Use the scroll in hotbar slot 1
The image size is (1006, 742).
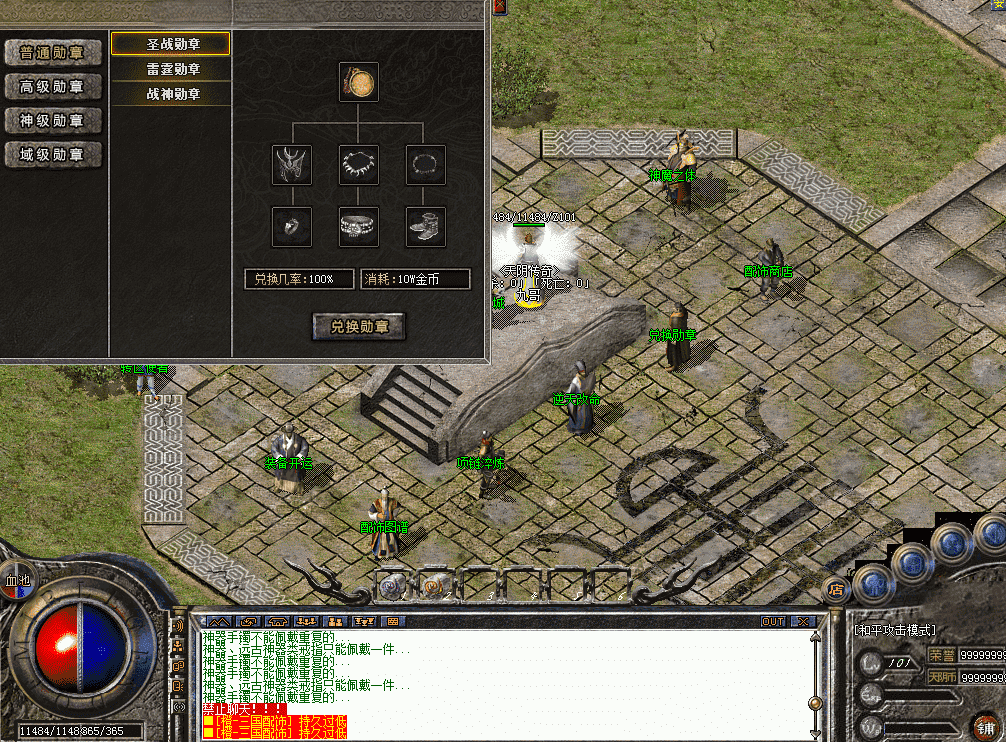(x=391, y=583)
